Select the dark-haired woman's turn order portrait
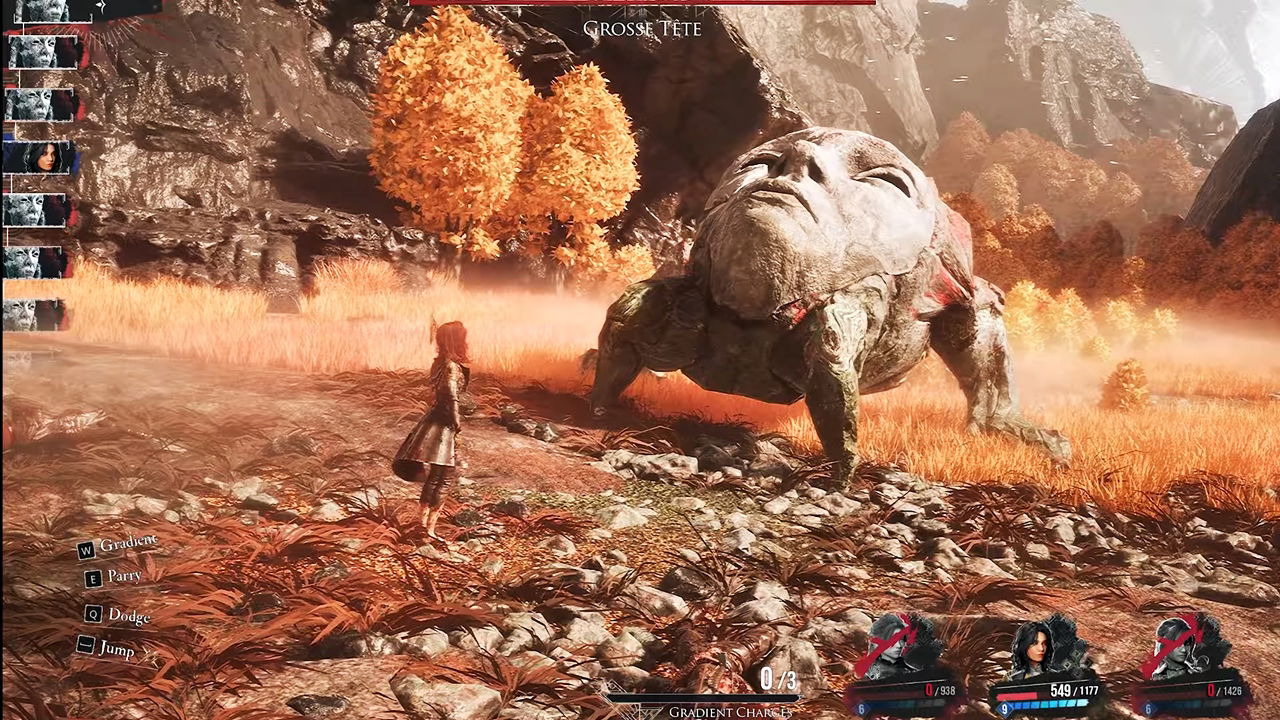Image resolution: width=1280 pixels, height=720 pixels. pyautogui.click(x=40, y=157)
